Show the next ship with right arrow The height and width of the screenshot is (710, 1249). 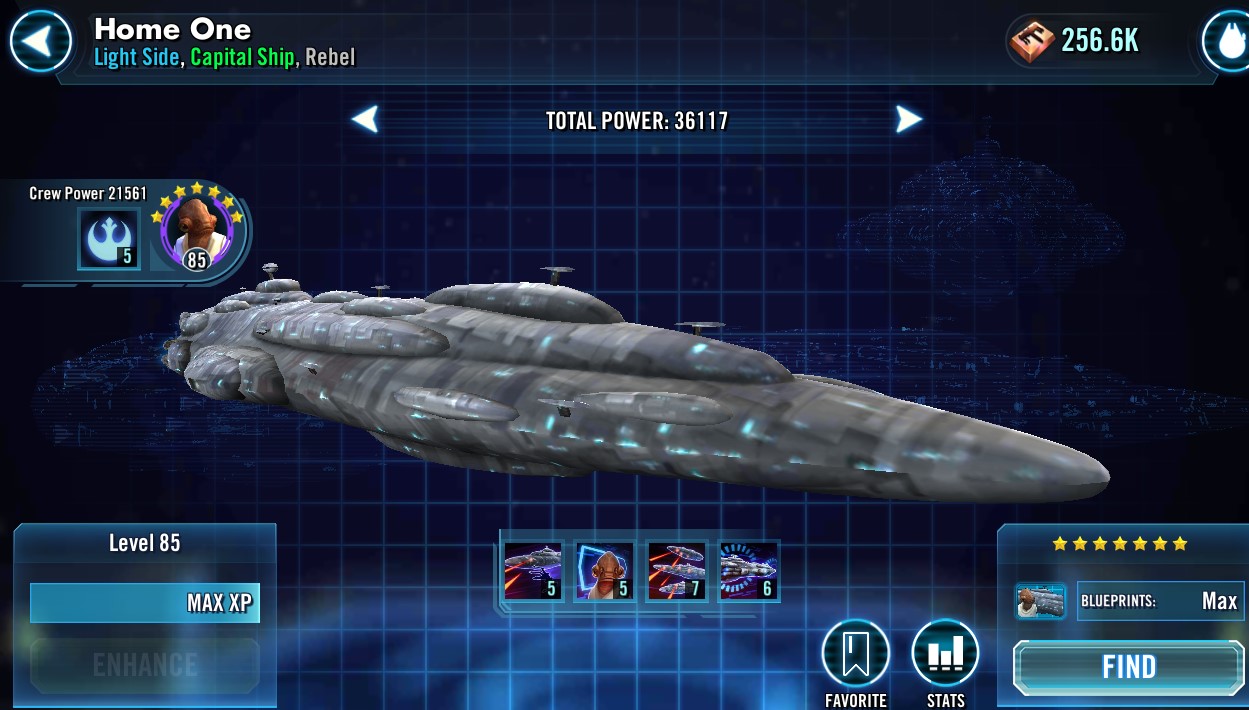pos(907,120)
